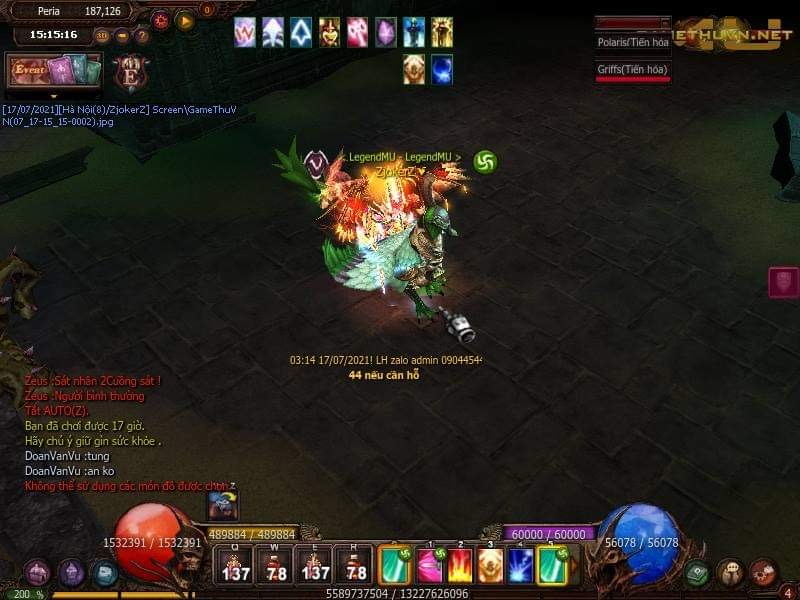
Task: Select the highlighted green slash skill in slot 5
Action: [x=552, y=566]
